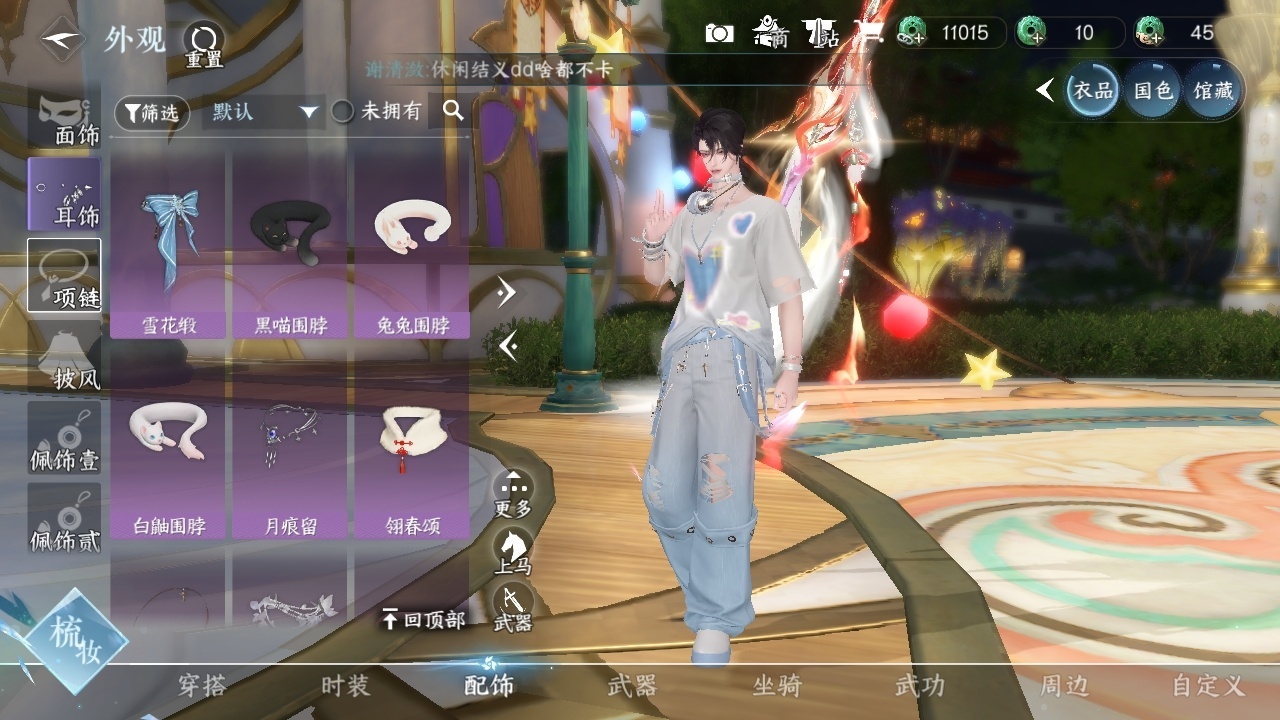The height and width of the screenshot is (720, 1280).
Task: Reset appearance with 重置 button
Action: pos(204,44)
